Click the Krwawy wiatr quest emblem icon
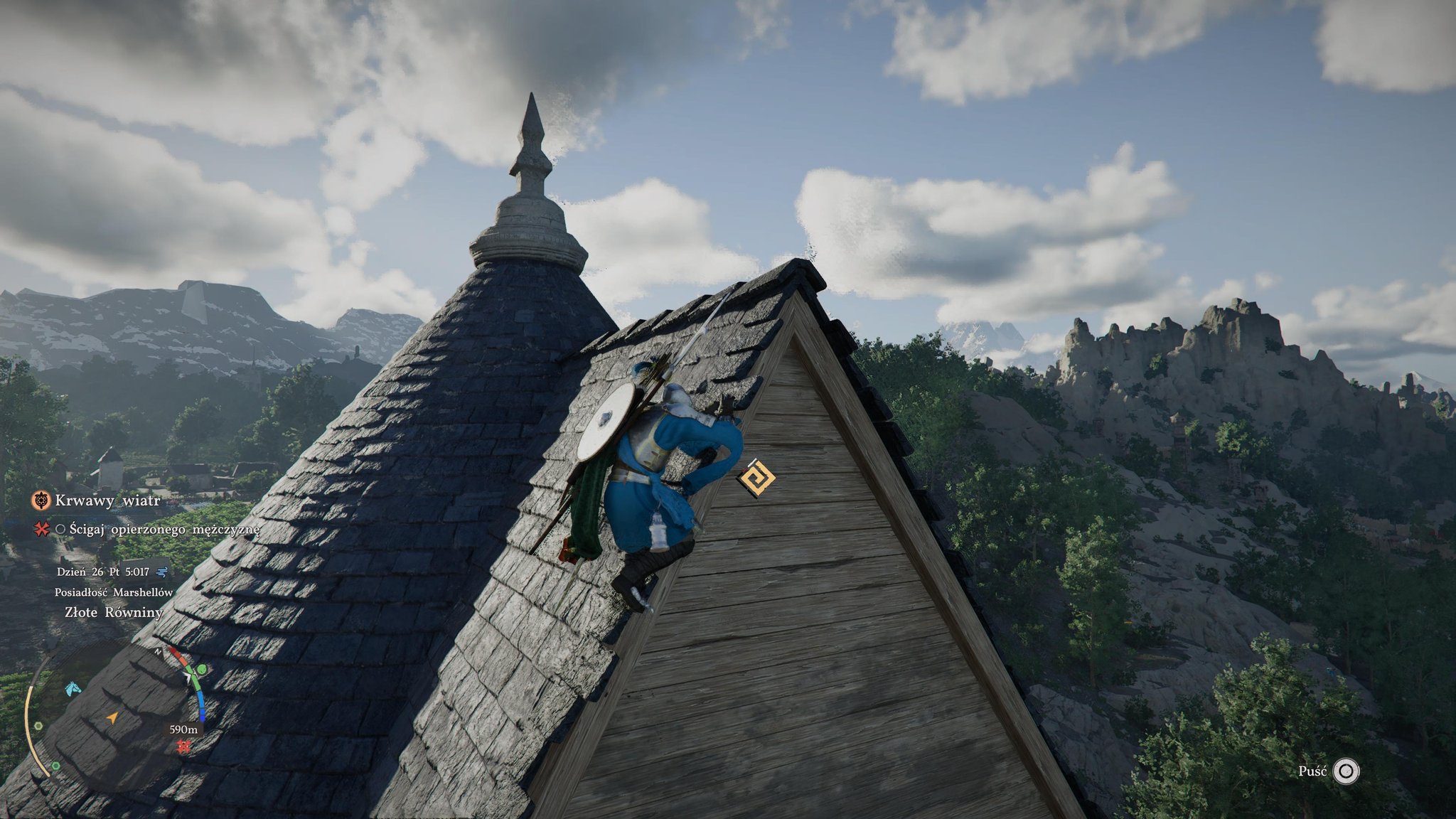This screenshot has width=1456, height=819. (41, 500)
